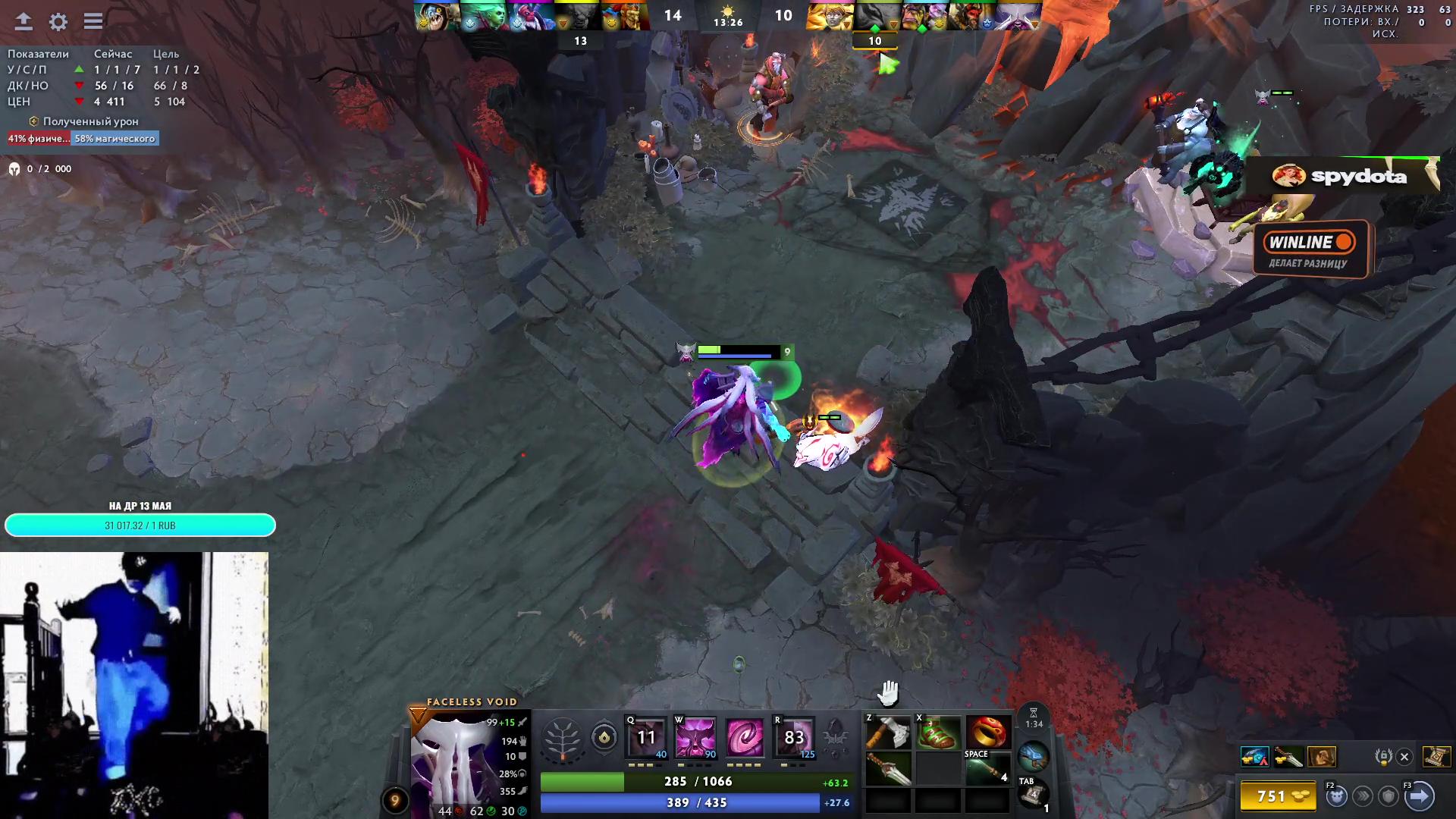The width and height of the screenshot is (1456, 819).
Task: Select the courier button
Action: [x=1336, y=796]
